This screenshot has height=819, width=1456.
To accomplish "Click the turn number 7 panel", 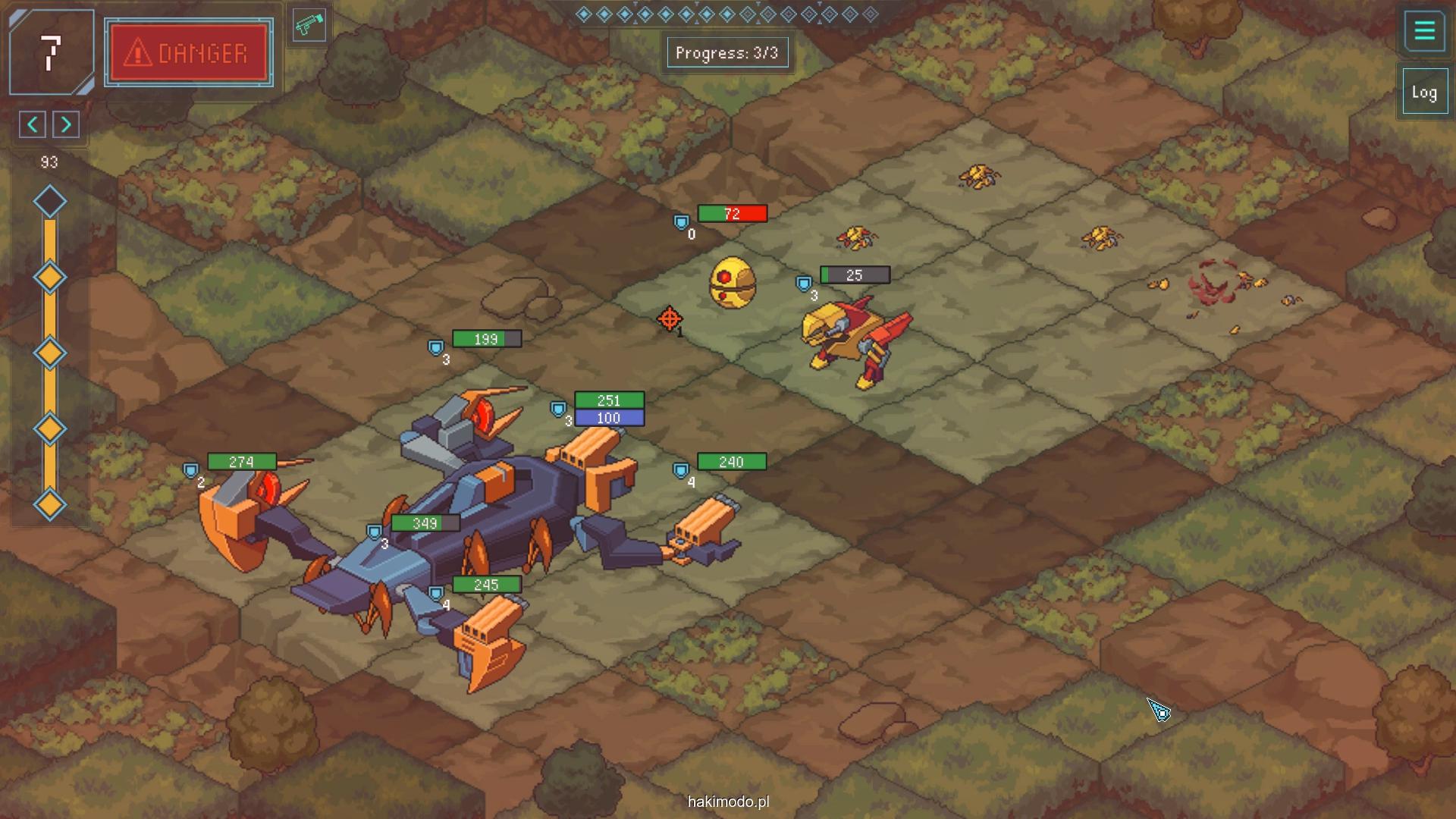I will coord(51,52).
